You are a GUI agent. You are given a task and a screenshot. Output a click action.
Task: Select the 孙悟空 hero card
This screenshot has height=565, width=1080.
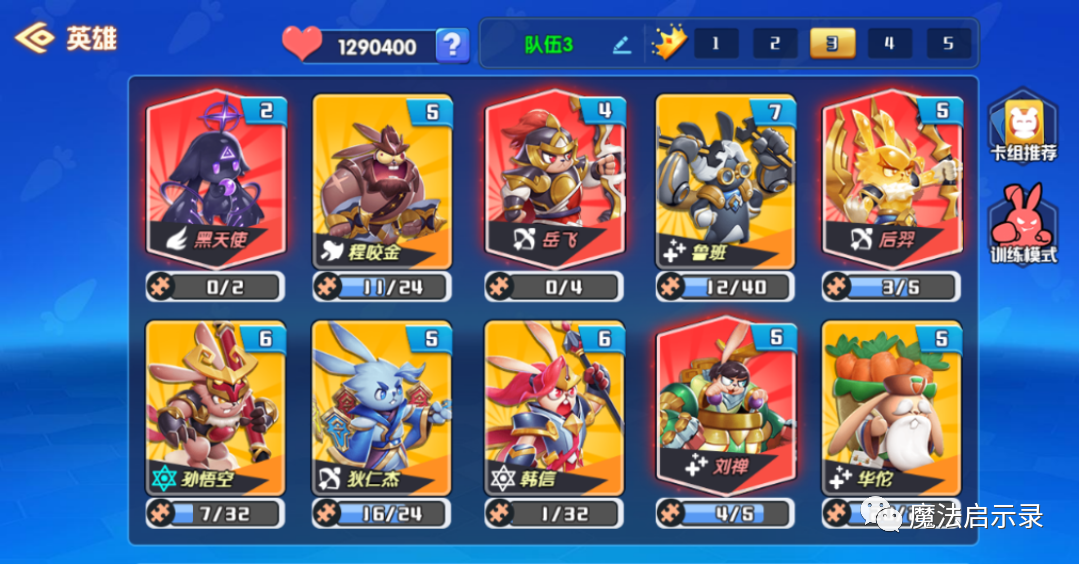[x=216, y=407]
